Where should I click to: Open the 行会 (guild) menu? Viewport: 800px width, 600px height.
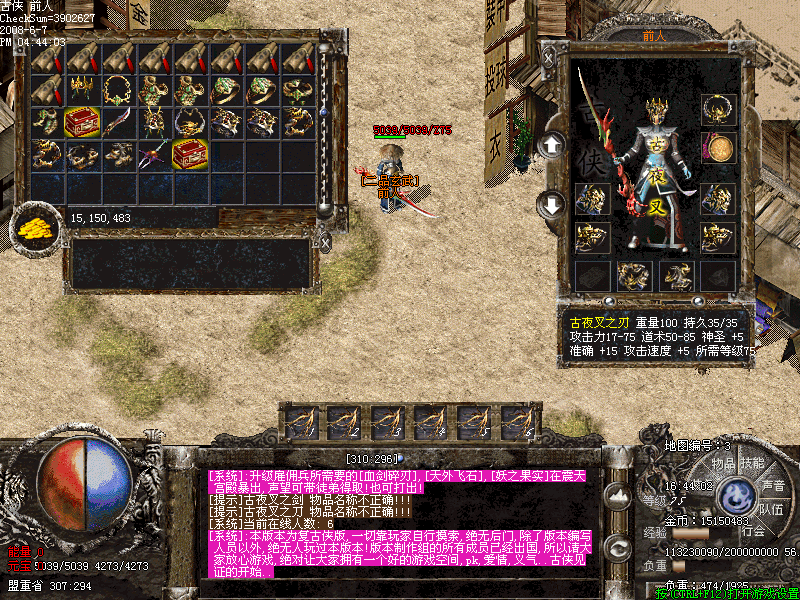pyautogui.click(x=752, y=531)
